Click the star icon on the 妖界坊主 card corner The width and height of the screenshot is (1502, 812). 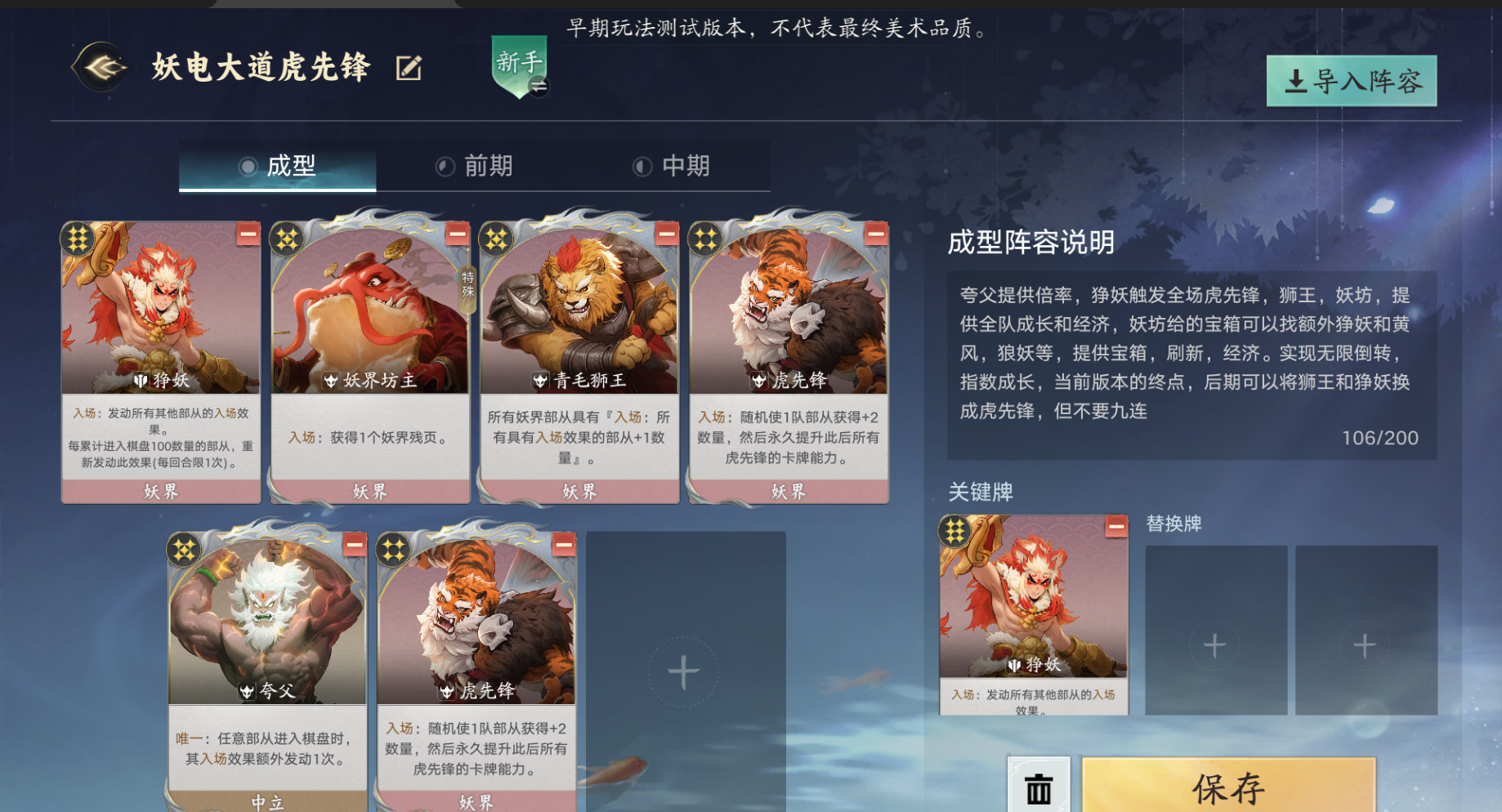point(287,239)
